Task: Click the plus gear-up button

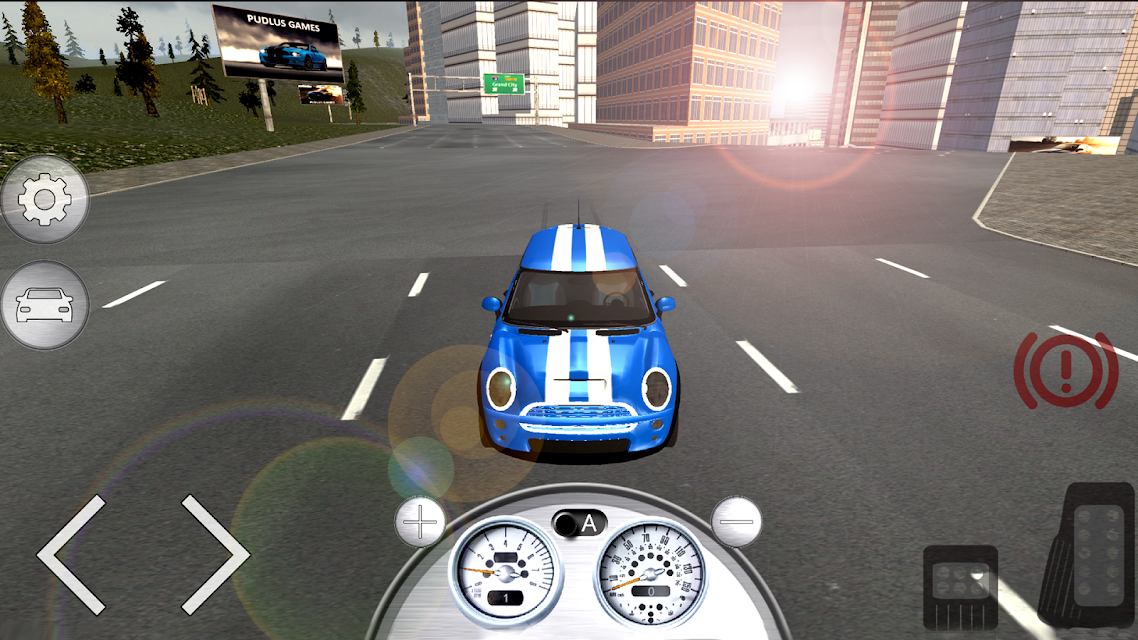Action: (x=420, y=521)
